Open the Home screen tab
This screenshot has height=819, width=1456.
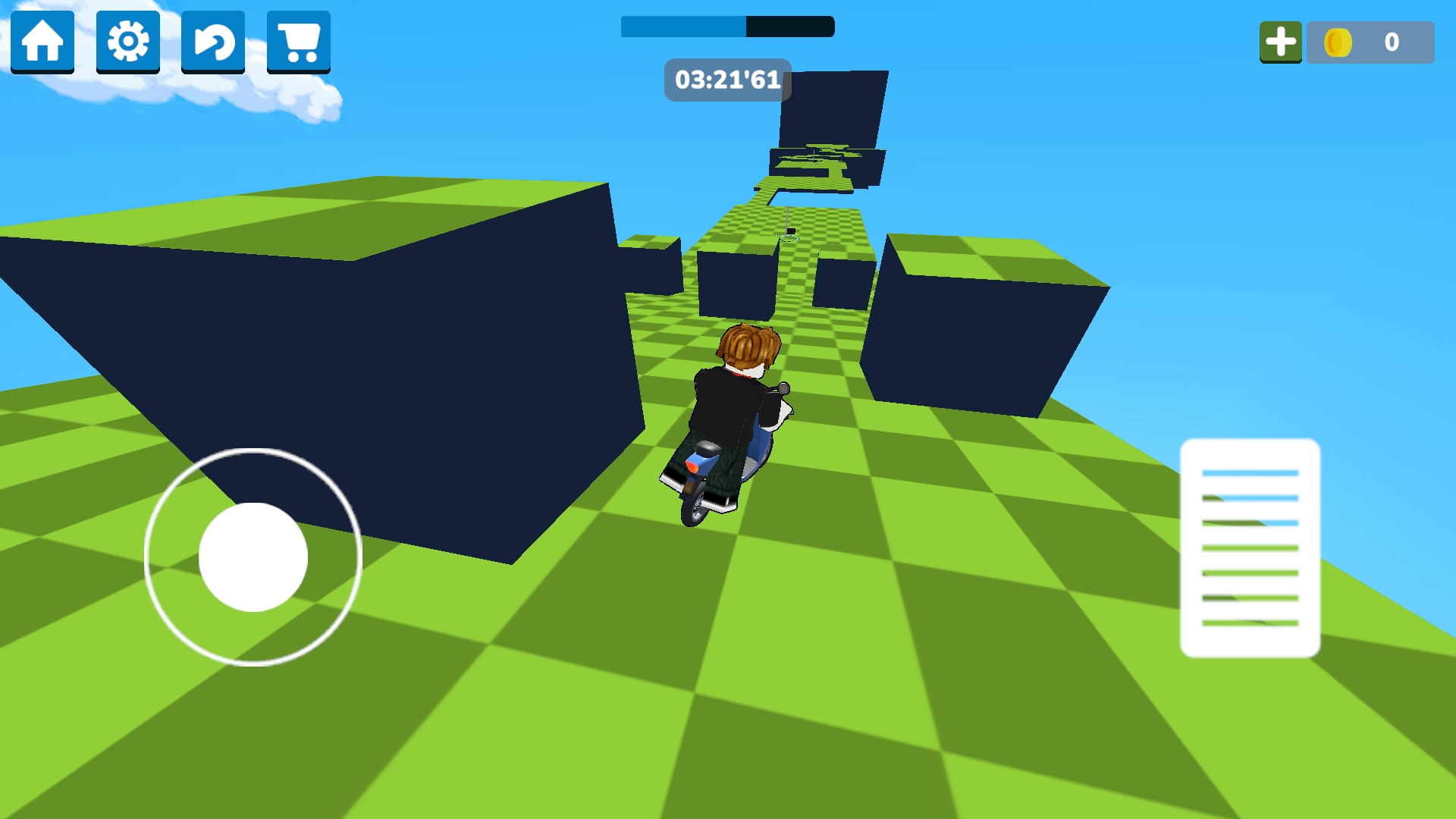tap(42, 42)
